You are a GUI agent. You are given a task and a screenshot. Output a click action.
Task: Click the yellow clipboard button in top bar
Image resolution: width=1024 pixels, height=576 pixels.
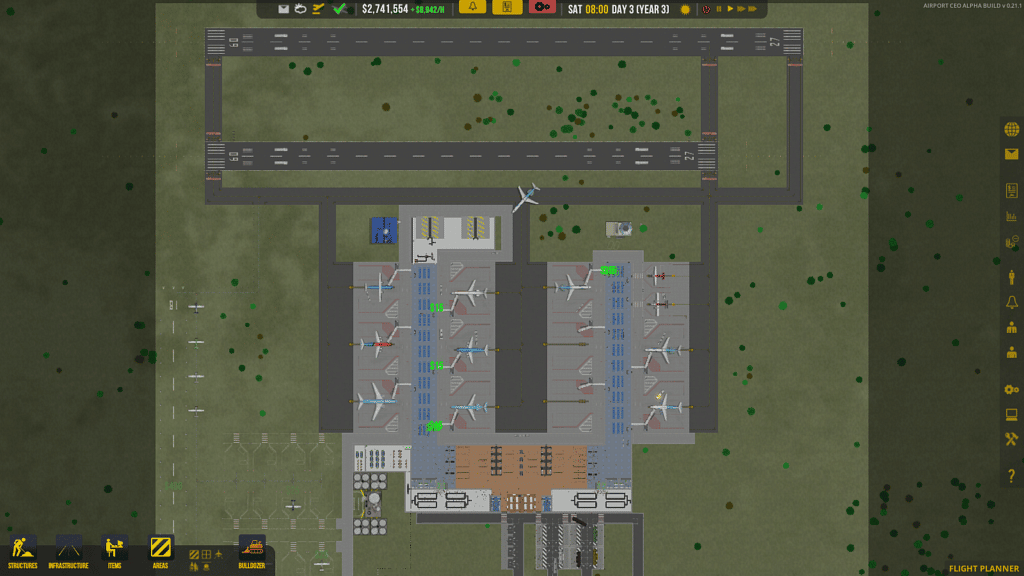pos(507,8)
